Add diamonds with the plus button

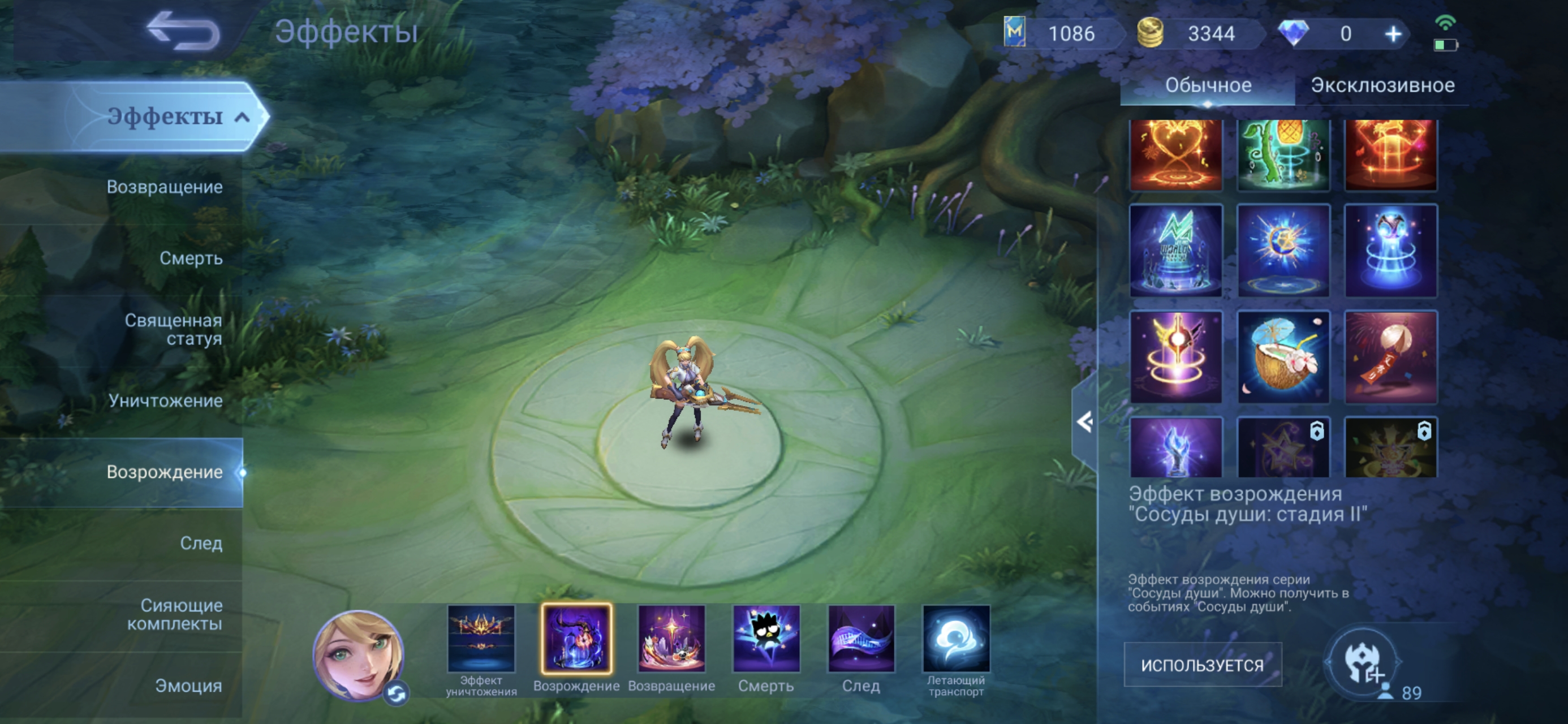[1393, 34]
